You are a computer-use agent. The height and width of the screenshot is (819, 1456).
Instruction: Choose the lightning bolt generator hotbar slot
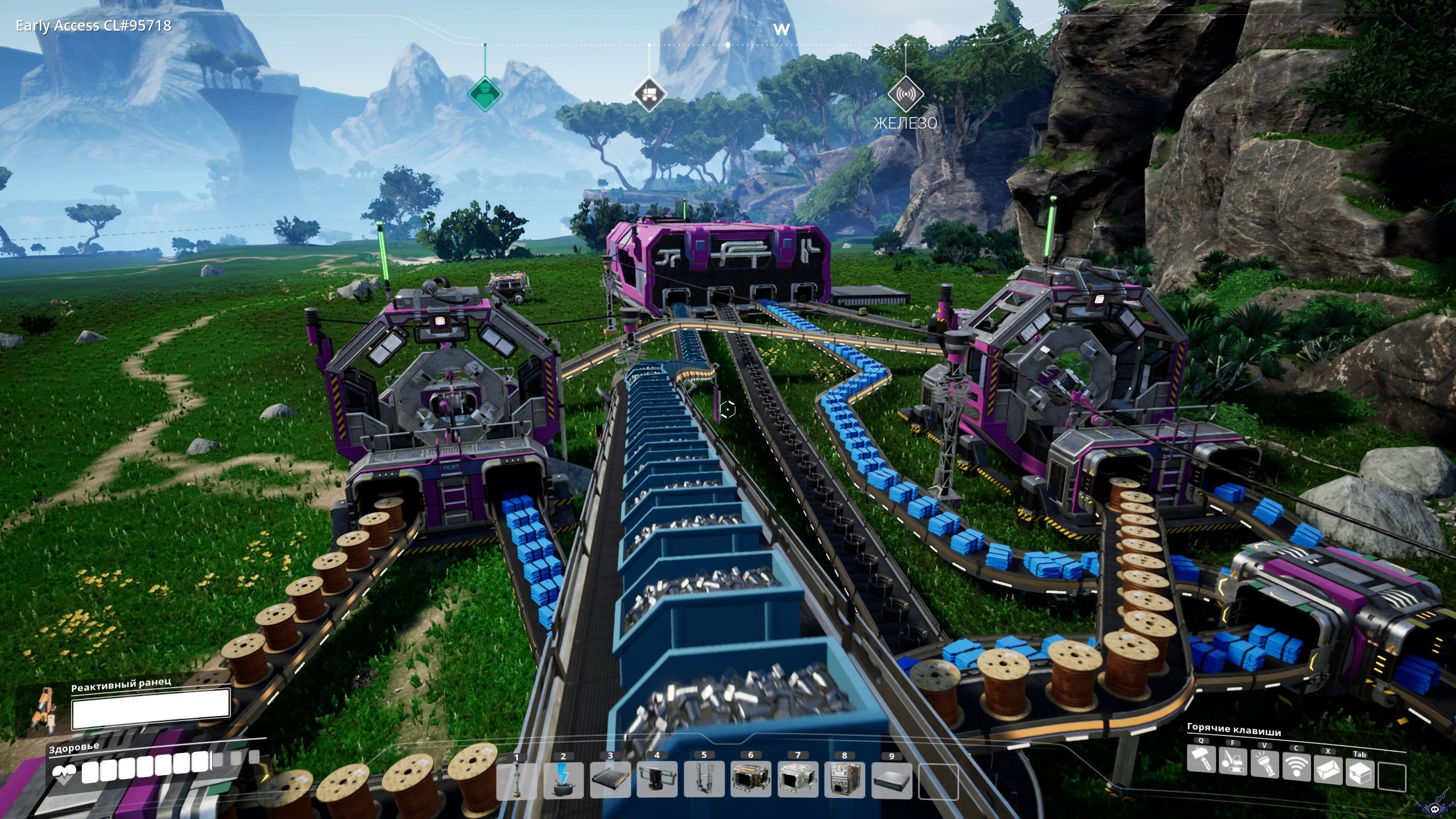(564, 780)
